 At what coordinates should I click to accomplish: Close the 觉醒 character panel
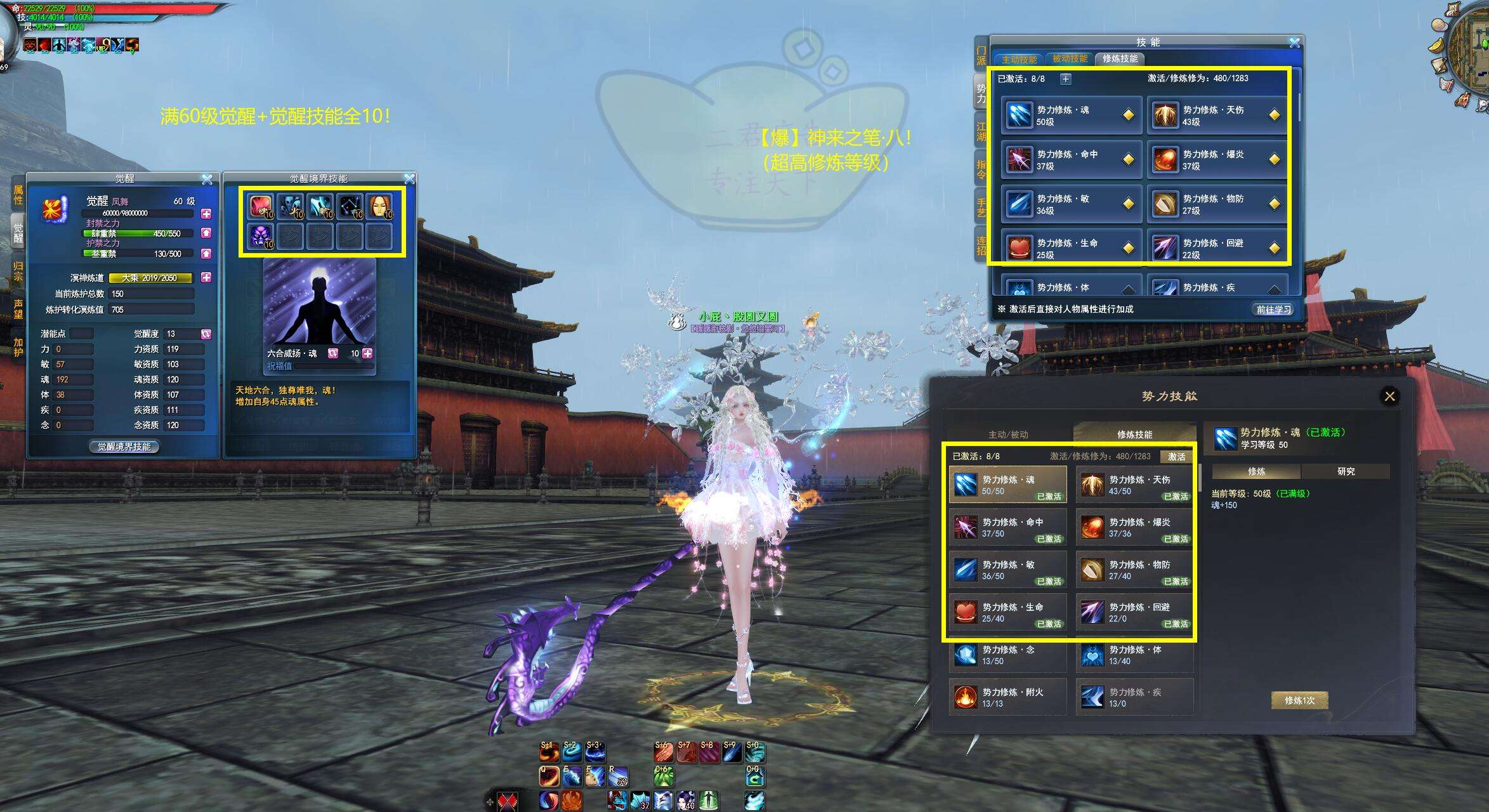pos(207,180)
